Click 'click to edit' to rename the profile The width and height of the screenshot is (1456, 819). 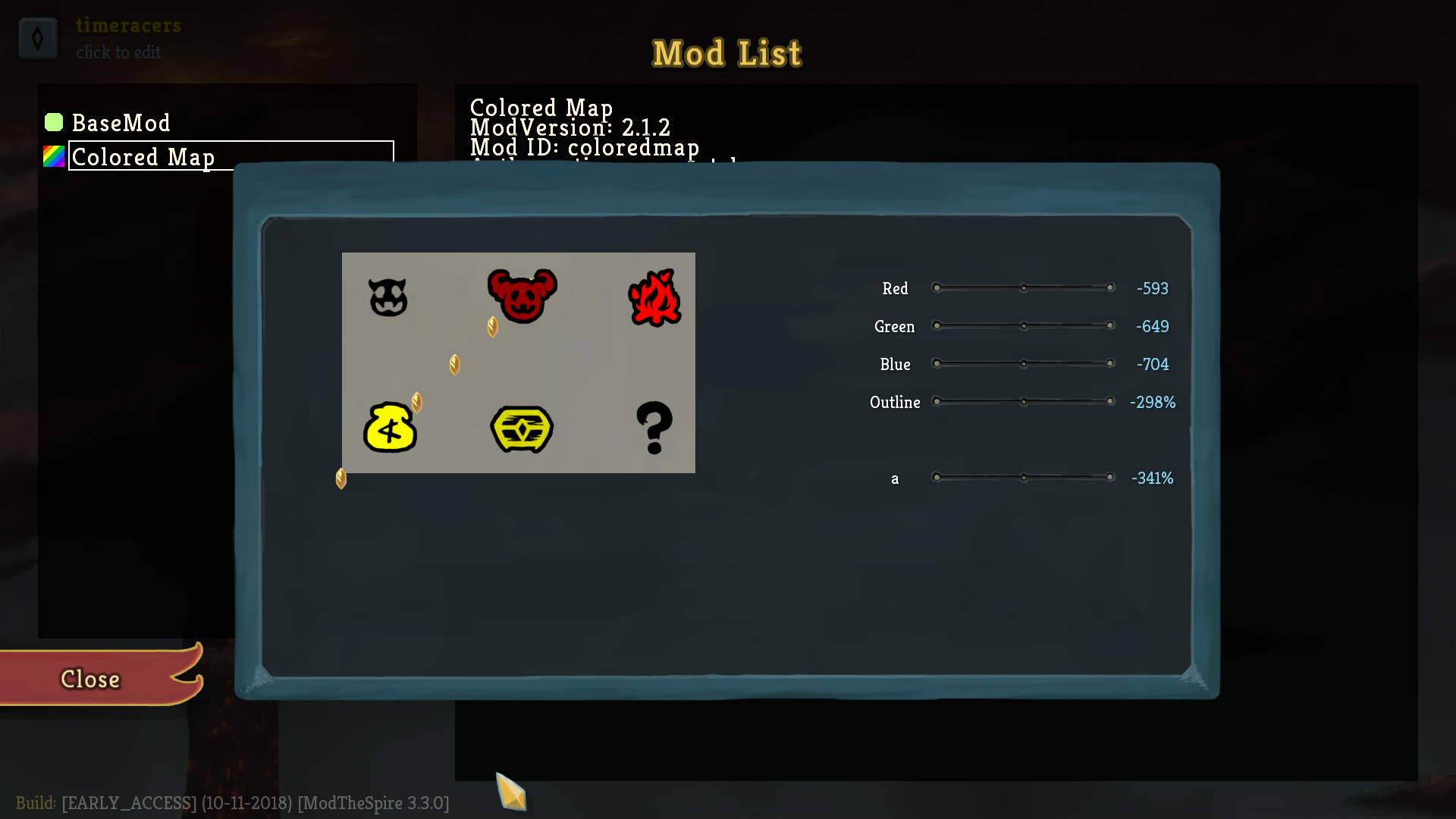coord(118,52)
